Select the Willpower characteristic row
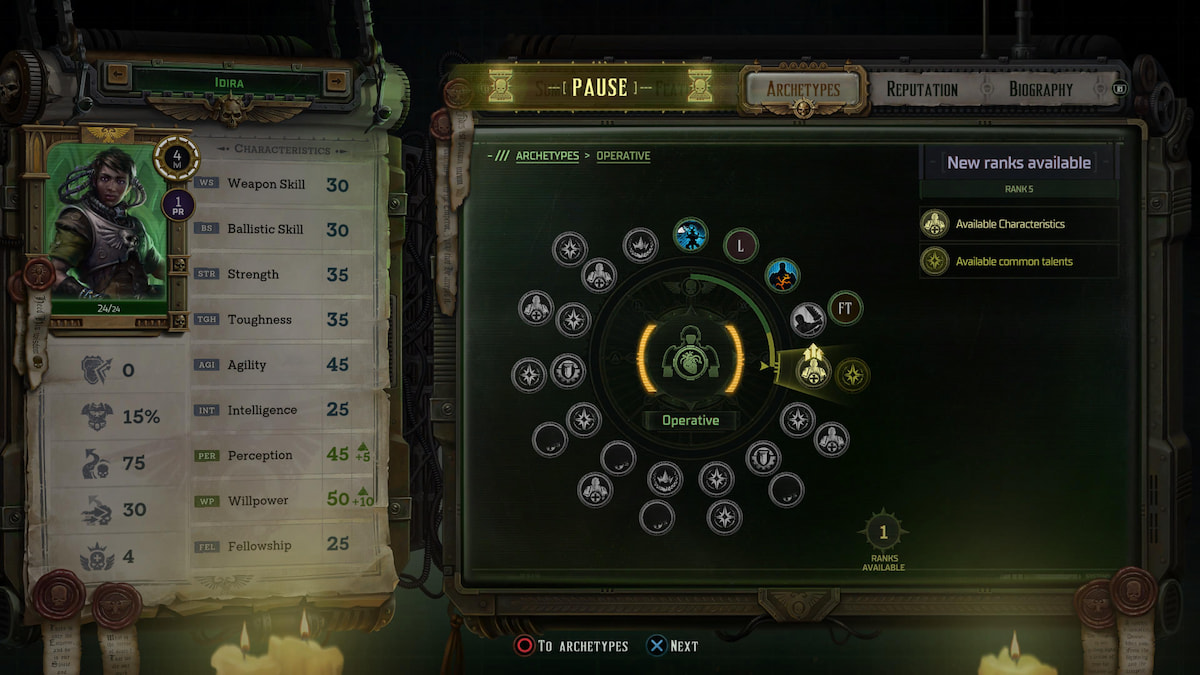Viewport: 1200px width, 675px height. (x=285, y=500)
